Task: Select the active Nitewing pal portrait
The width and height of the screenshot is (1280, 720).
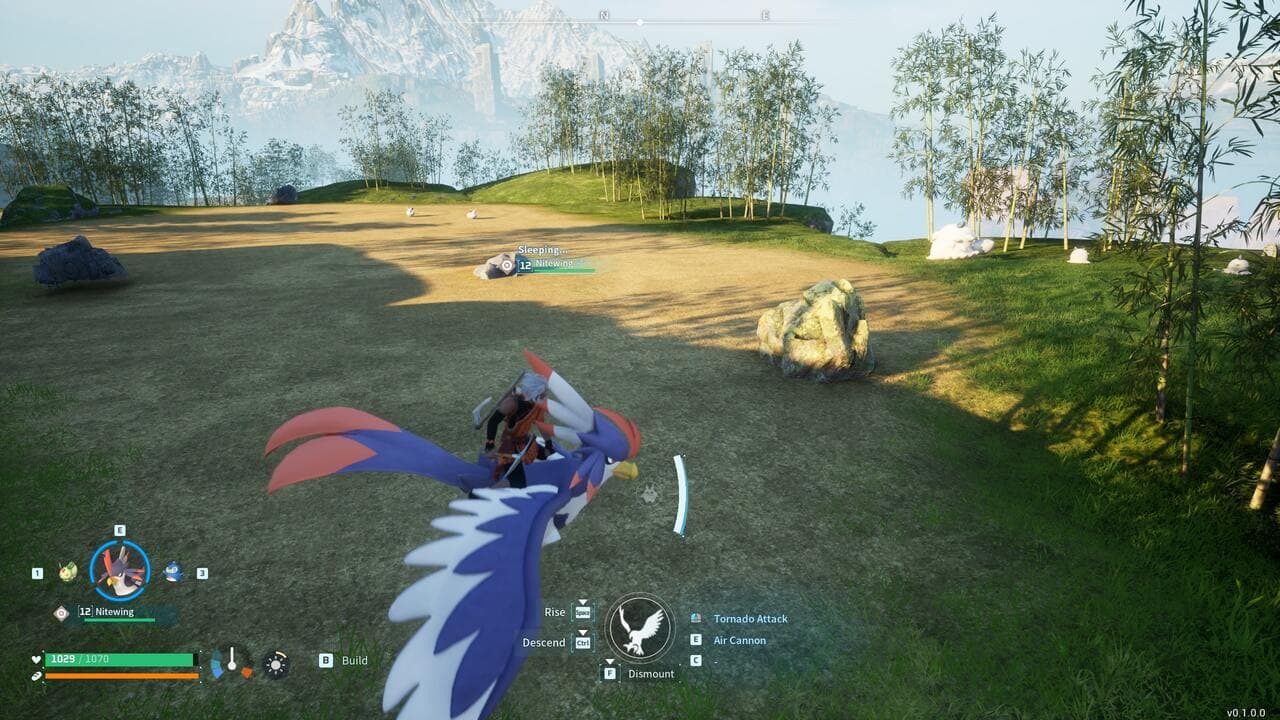Action: [120, 570]
